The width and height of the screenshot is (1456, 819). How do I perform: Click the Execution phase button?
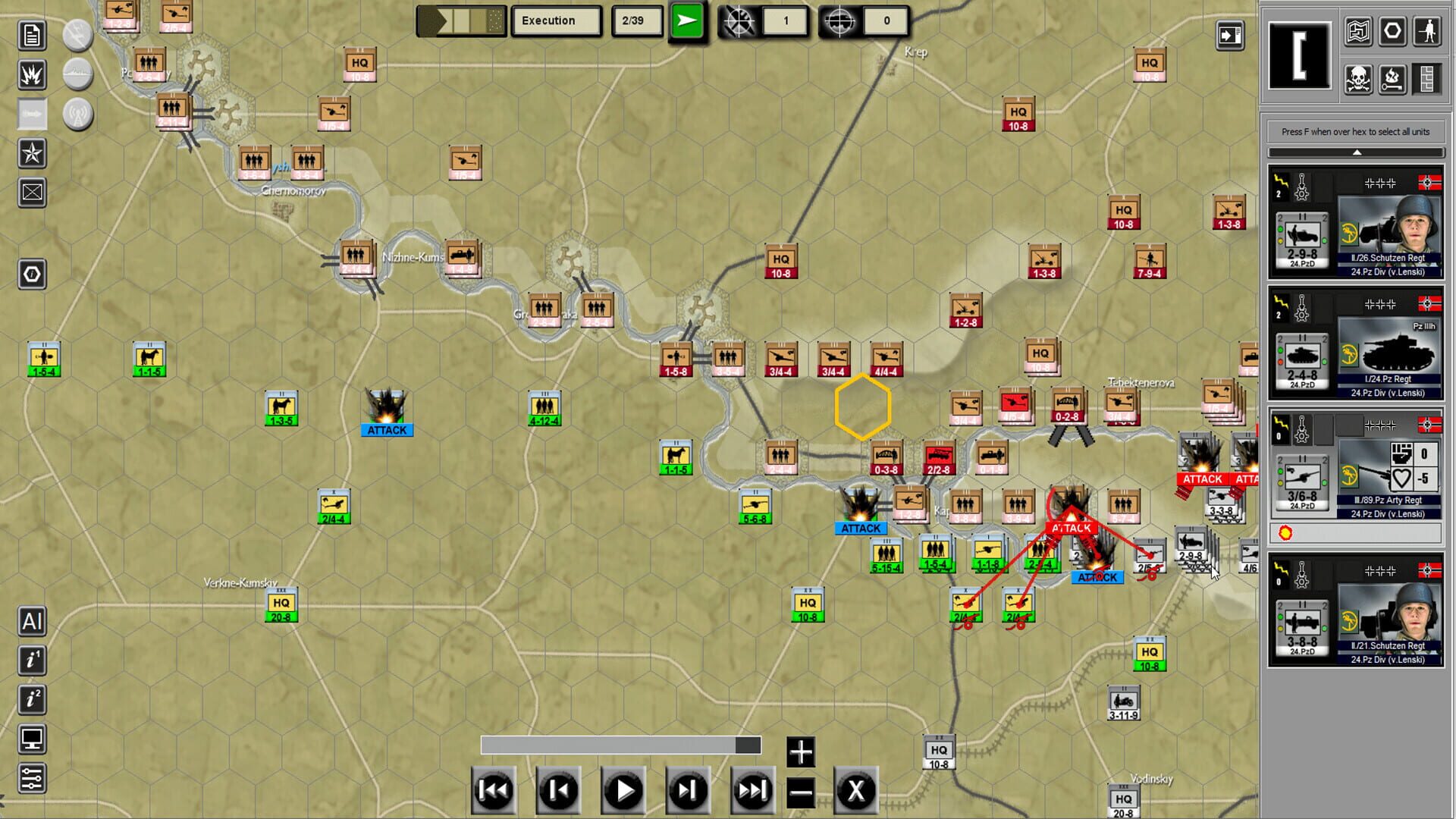pos(557,20)
